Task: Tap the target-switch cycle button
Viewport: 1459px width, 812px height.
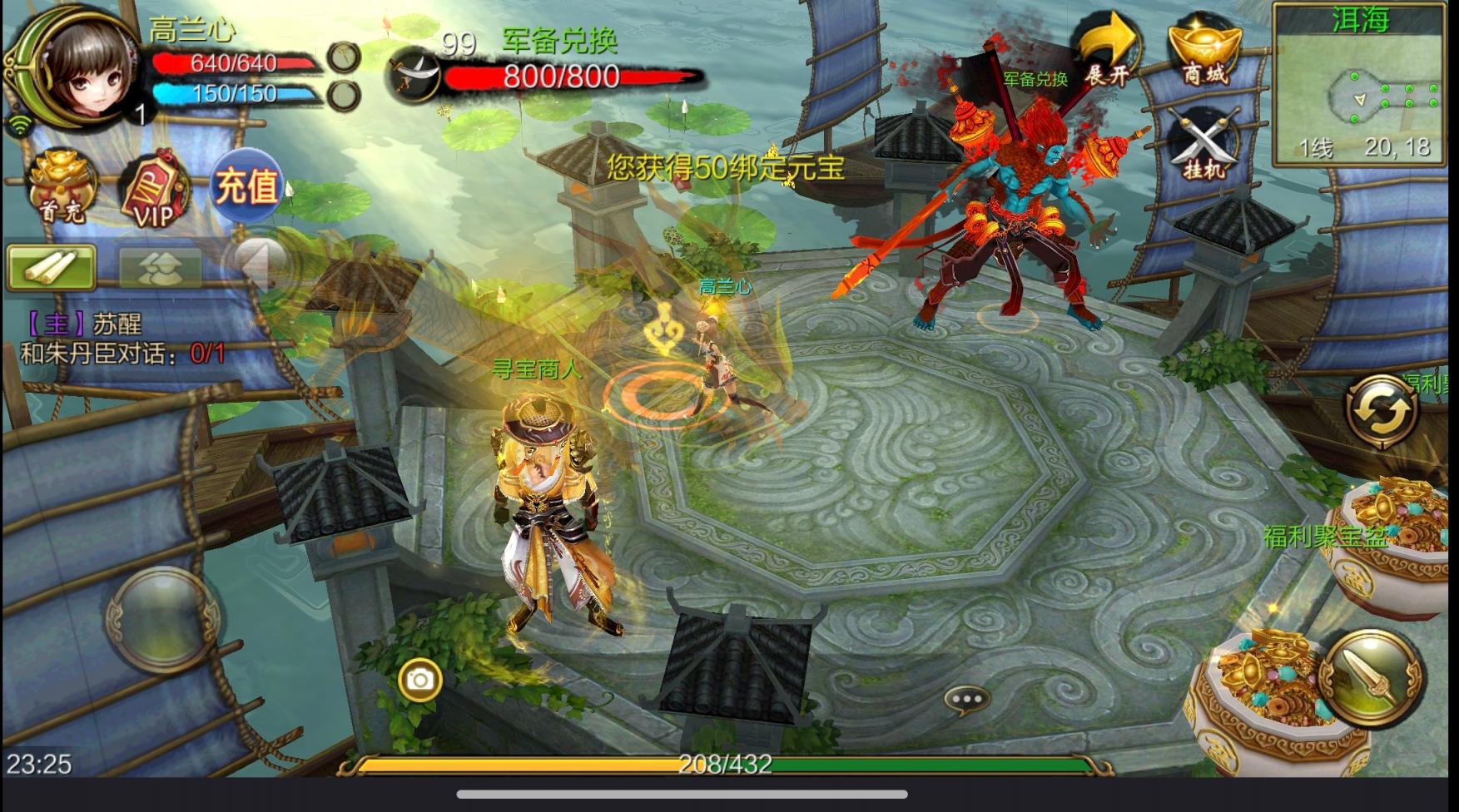Action: 1382,411
